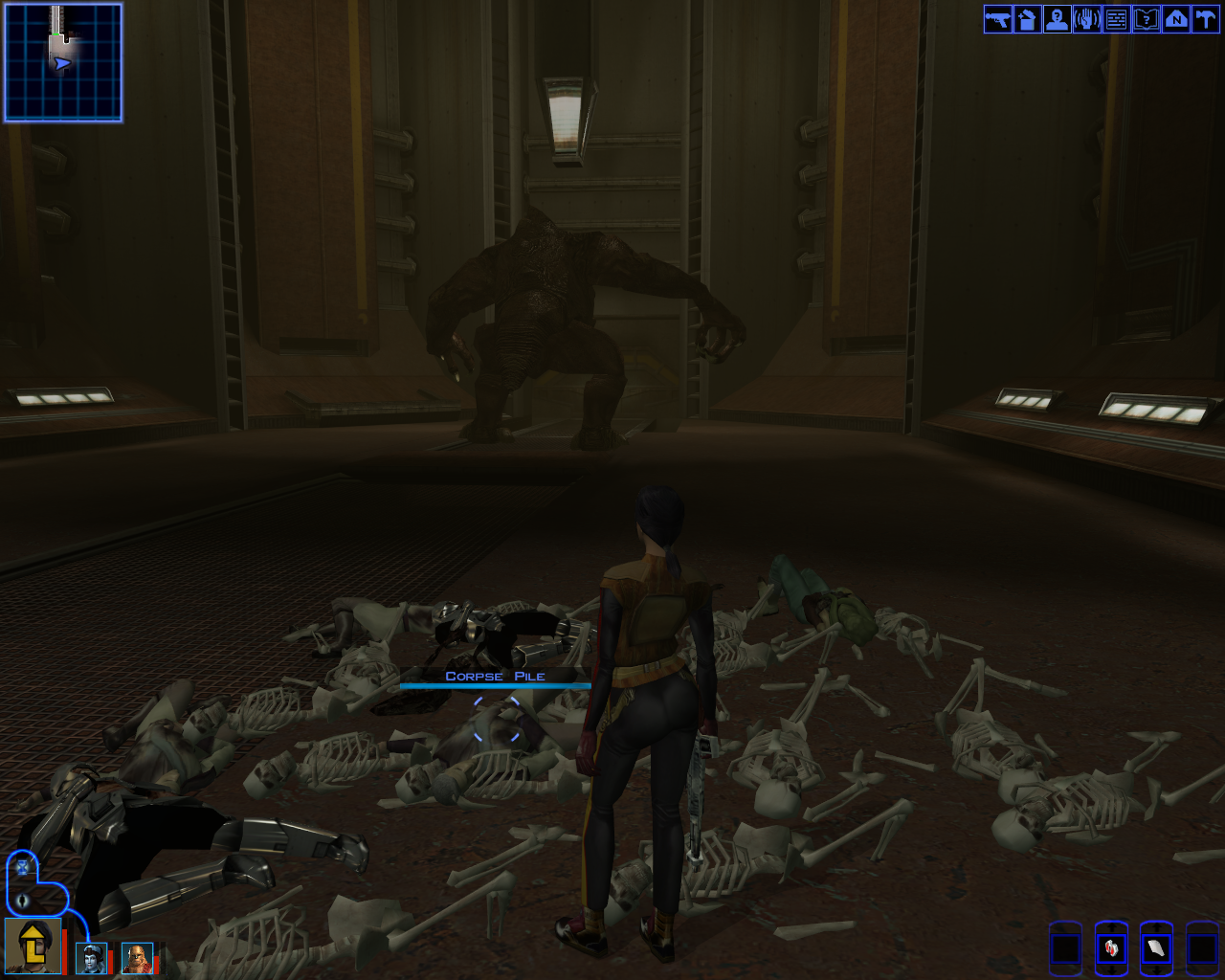The width and height of the screenshot is (1225, 980).
Task: Activate the shield item quick slot
Action: (1157, 949)
